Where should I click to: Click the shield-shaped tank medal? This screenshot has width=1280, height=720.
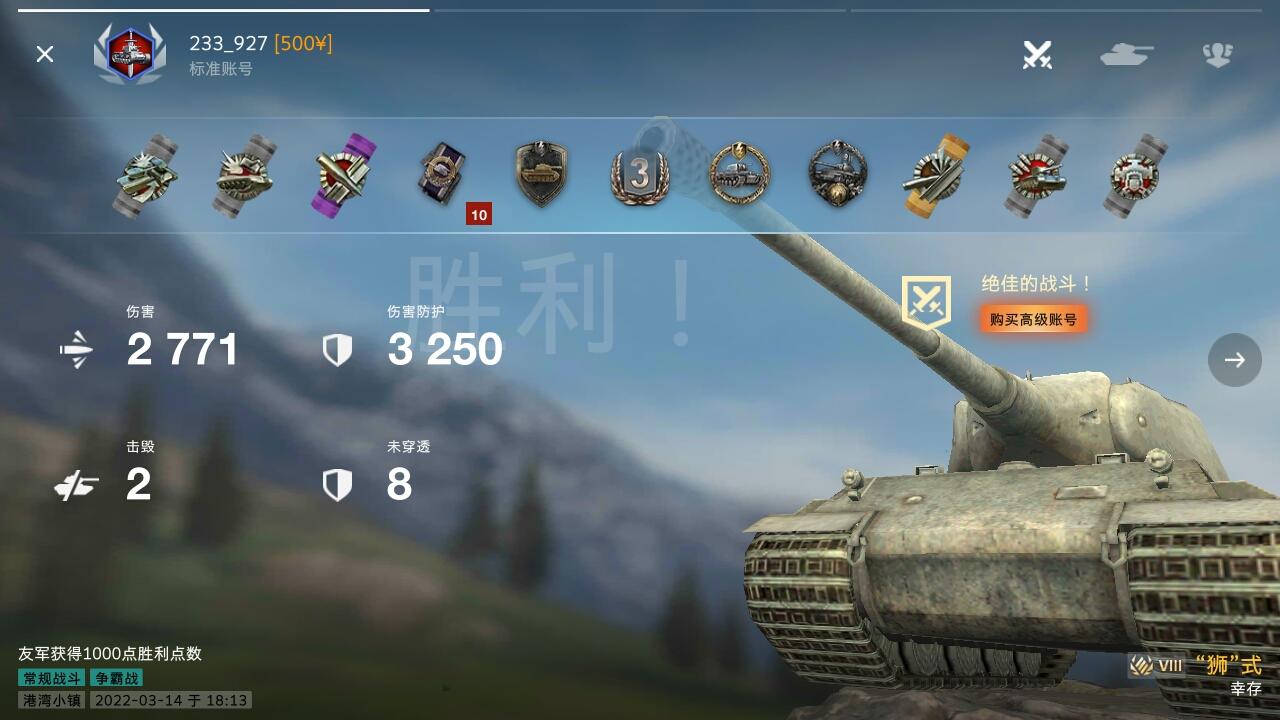pyautogui.click(x=540, y=172)
